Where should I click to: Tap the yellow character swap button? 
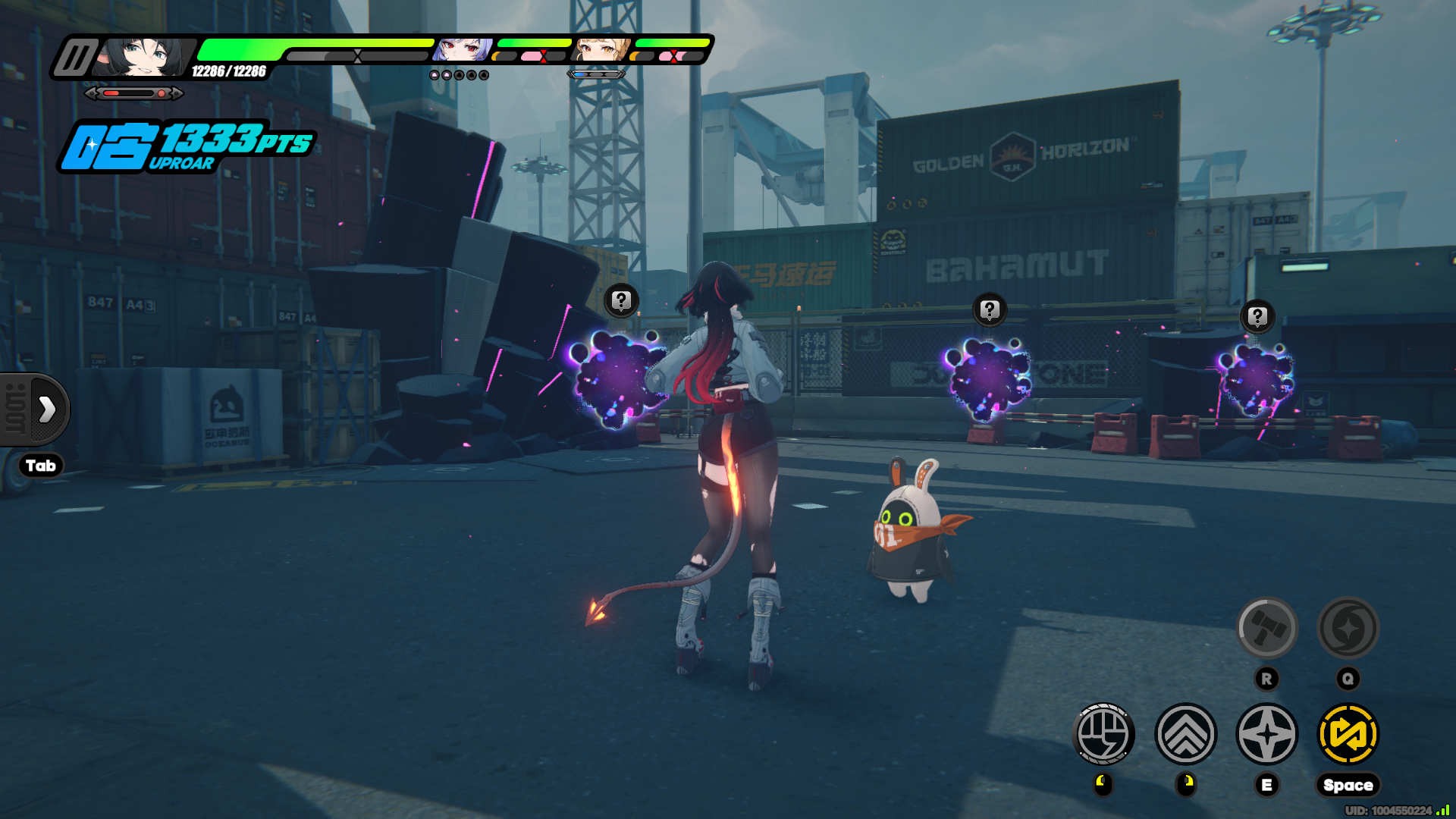(1348, 734)
